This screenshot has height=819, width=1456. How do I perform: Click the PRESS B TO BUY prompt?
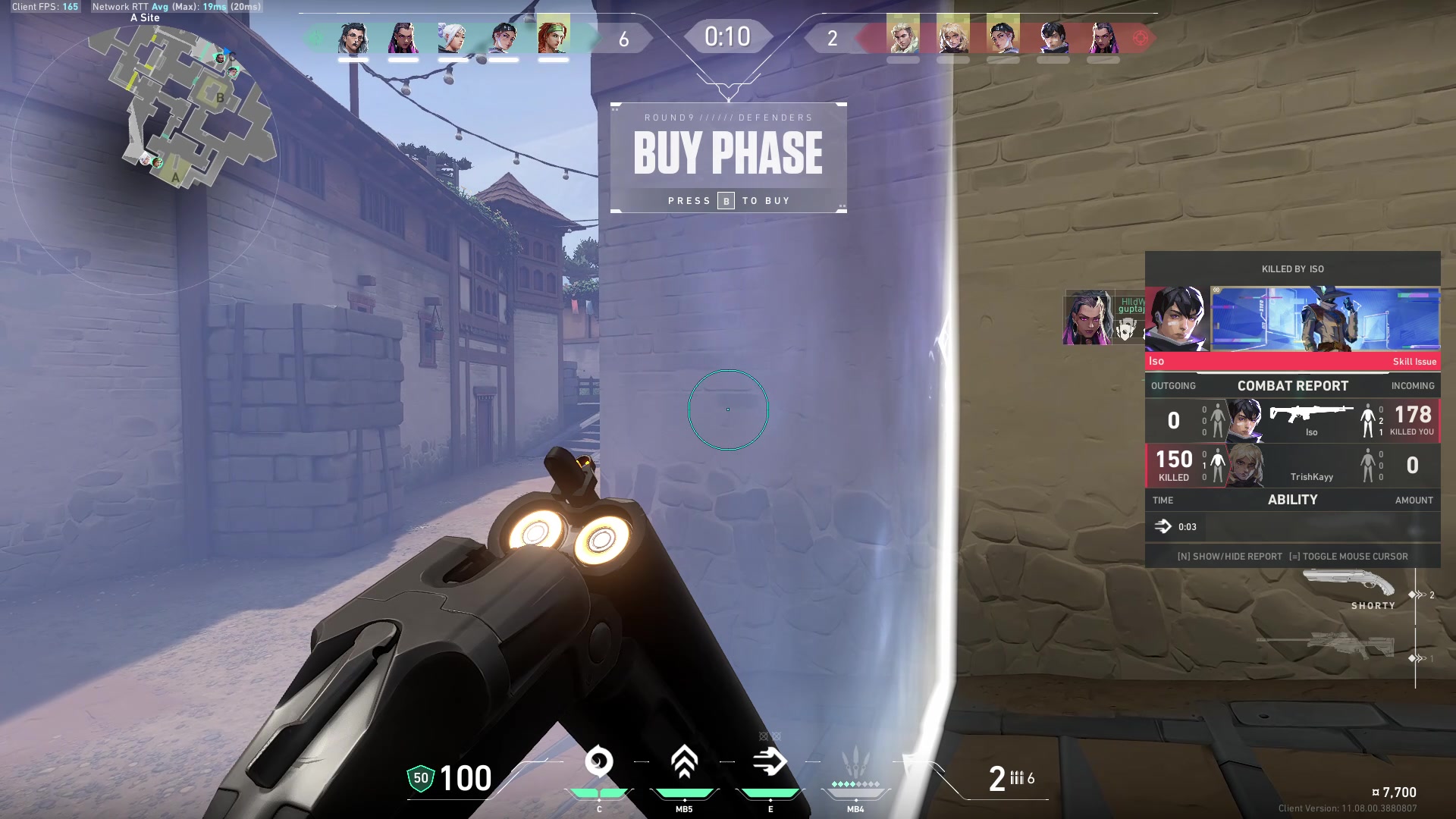[728, 200]
